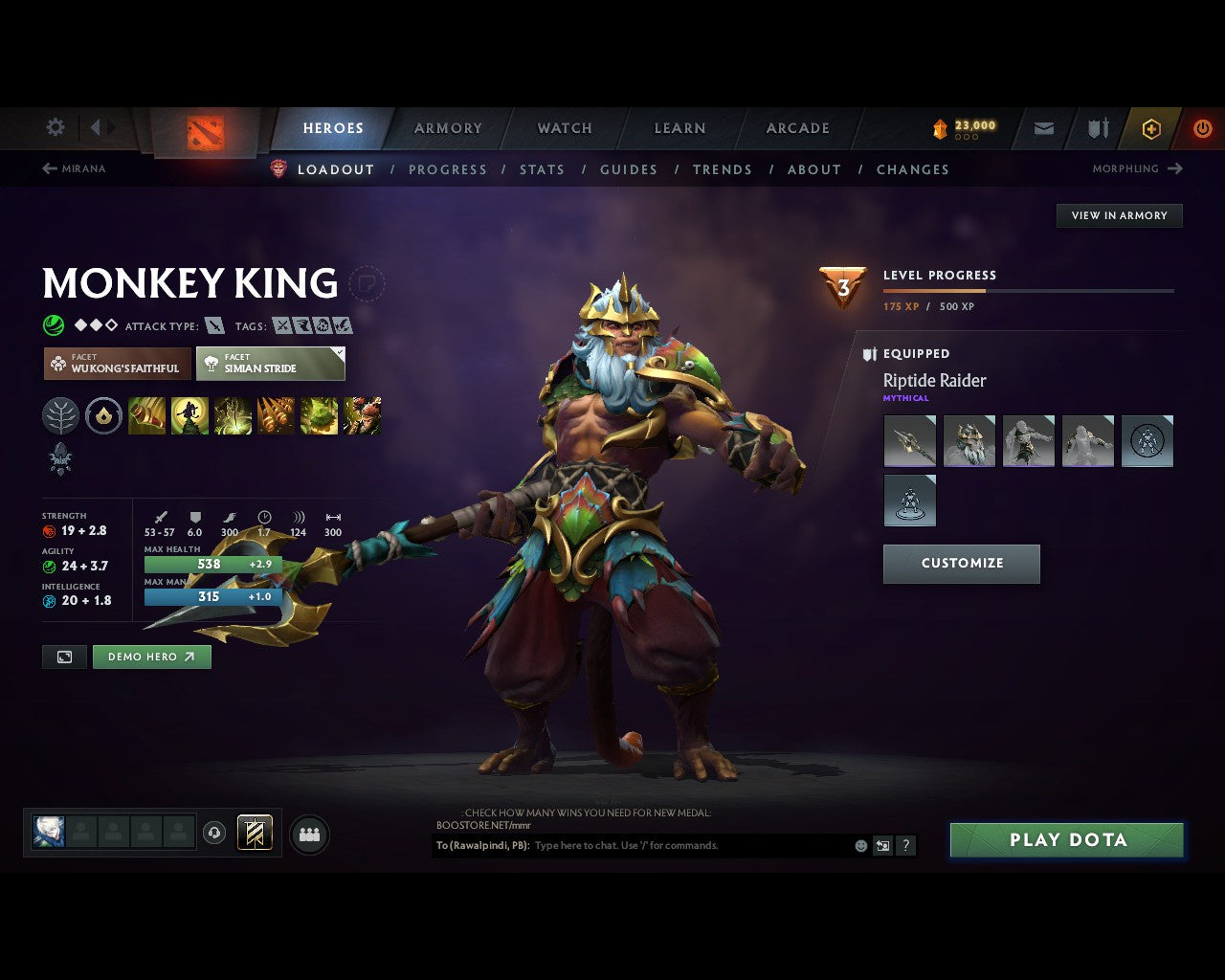Viewport: 1225px width, 980px height.
Task: Click the settings gear icon
Action: click(55, 127)
